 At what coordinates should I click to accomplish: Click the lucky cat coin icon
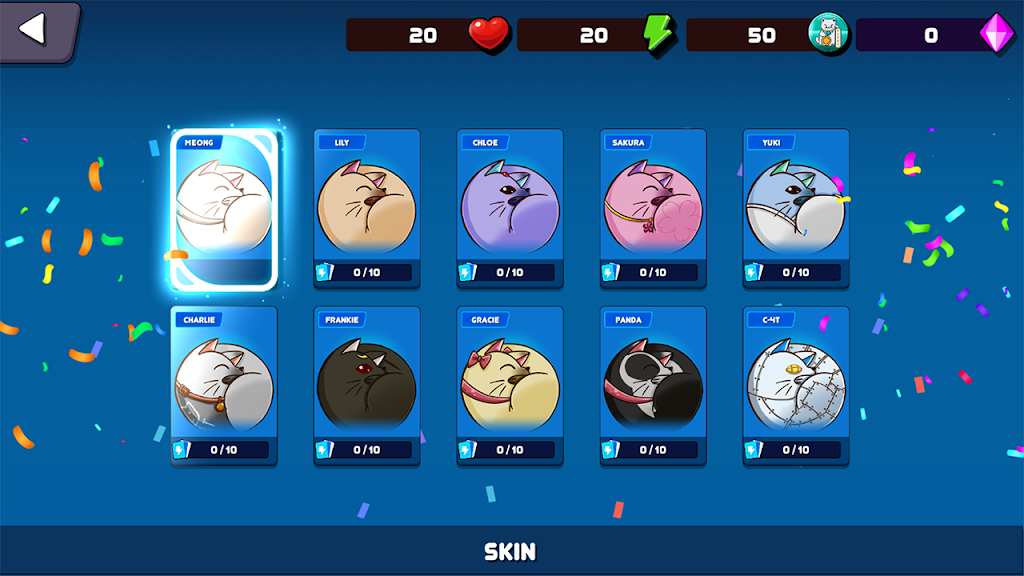[828, 34]
